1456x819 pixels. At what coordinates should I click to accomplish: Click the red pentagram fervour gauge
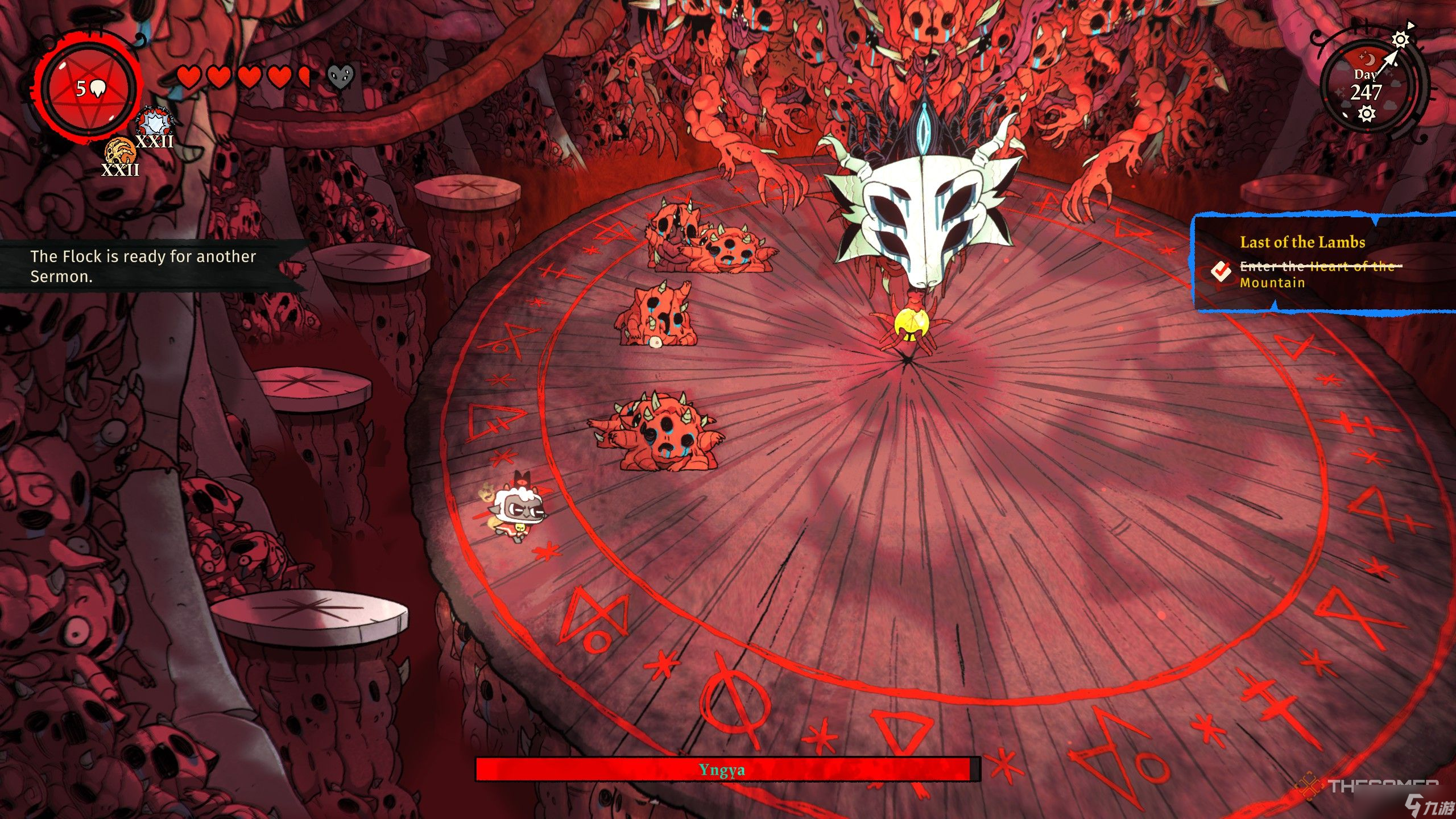[x=89, y=89]
